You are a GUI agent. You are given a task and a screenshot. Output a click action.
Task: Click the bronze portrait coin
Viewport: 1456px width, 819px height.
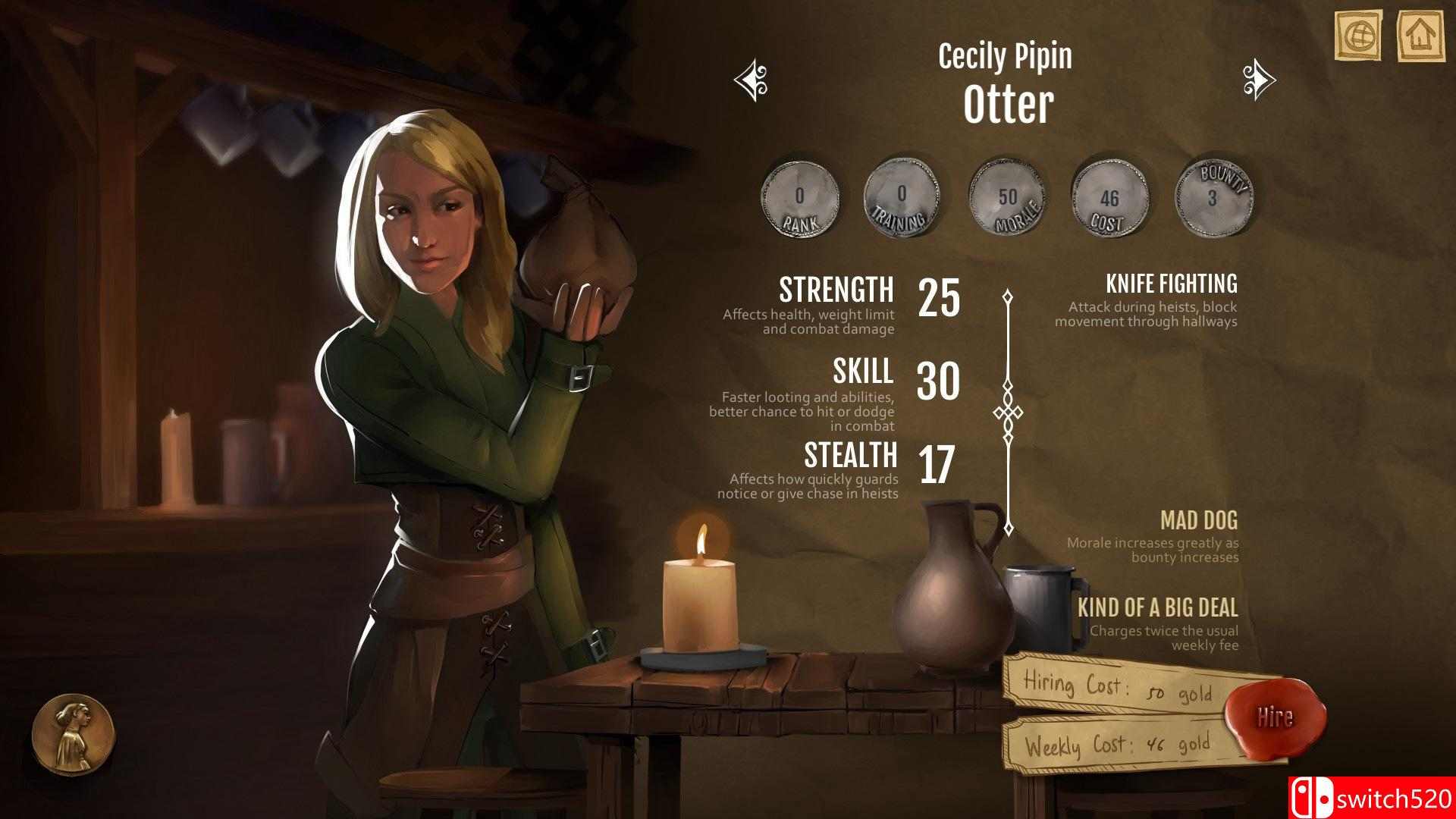[73, 734]
